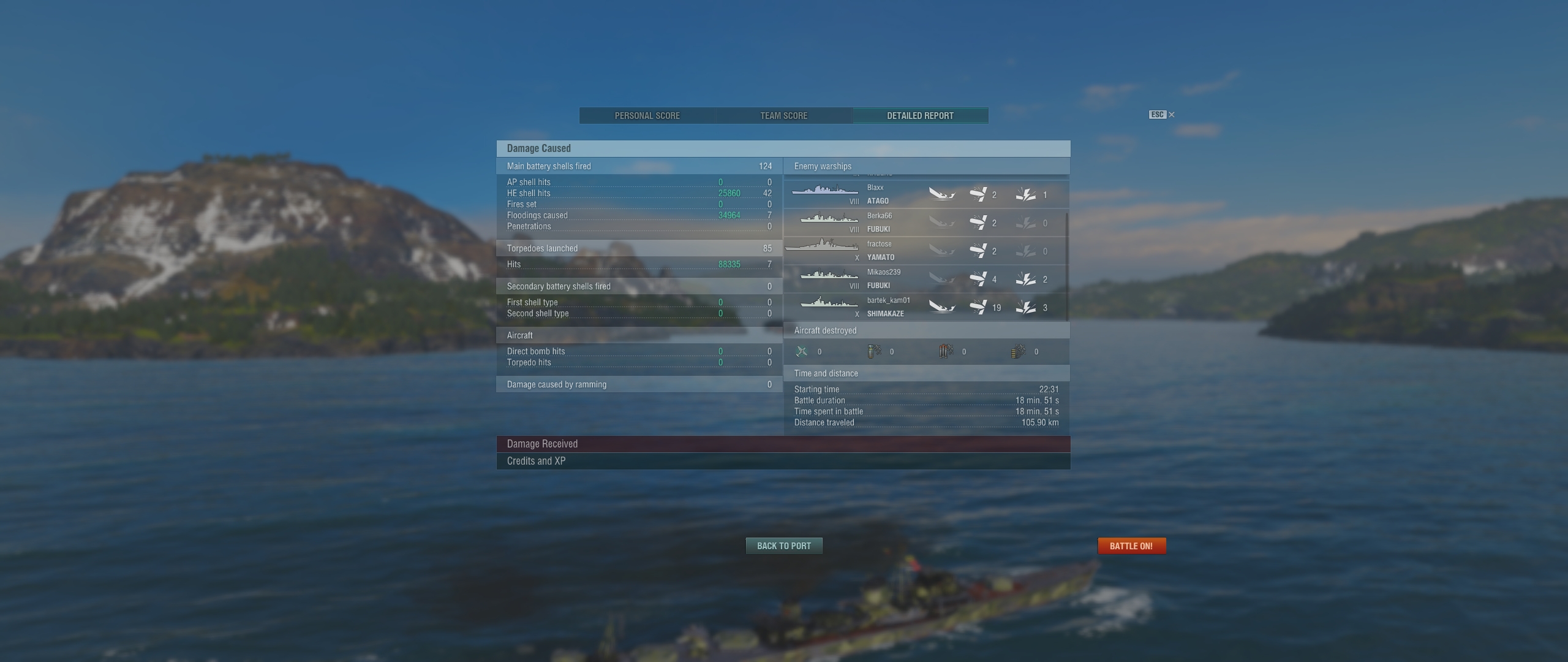The width and height of the screenshot is (1568, 662).
Task: Open the Team Score tab
Action: click(783, 116)
